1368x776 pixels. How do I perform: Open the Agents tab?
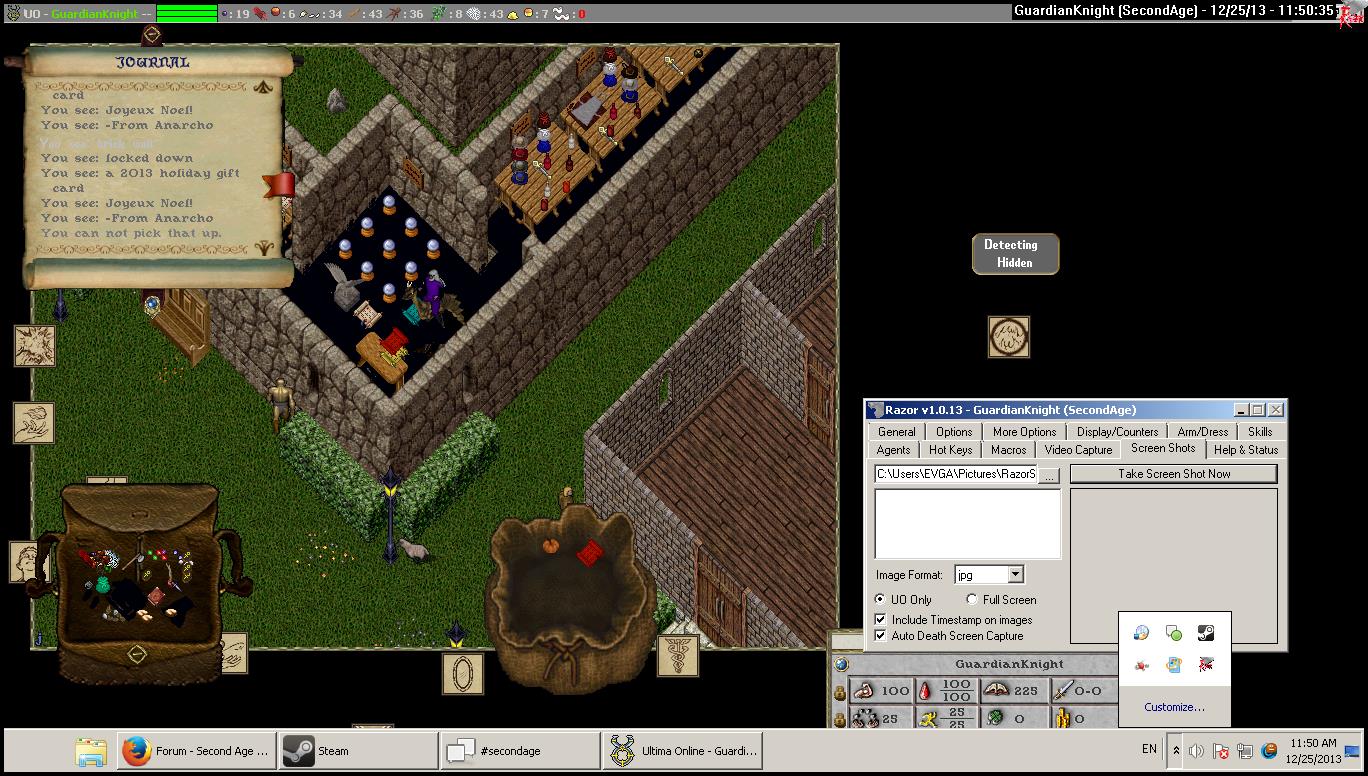click(893, 450)
